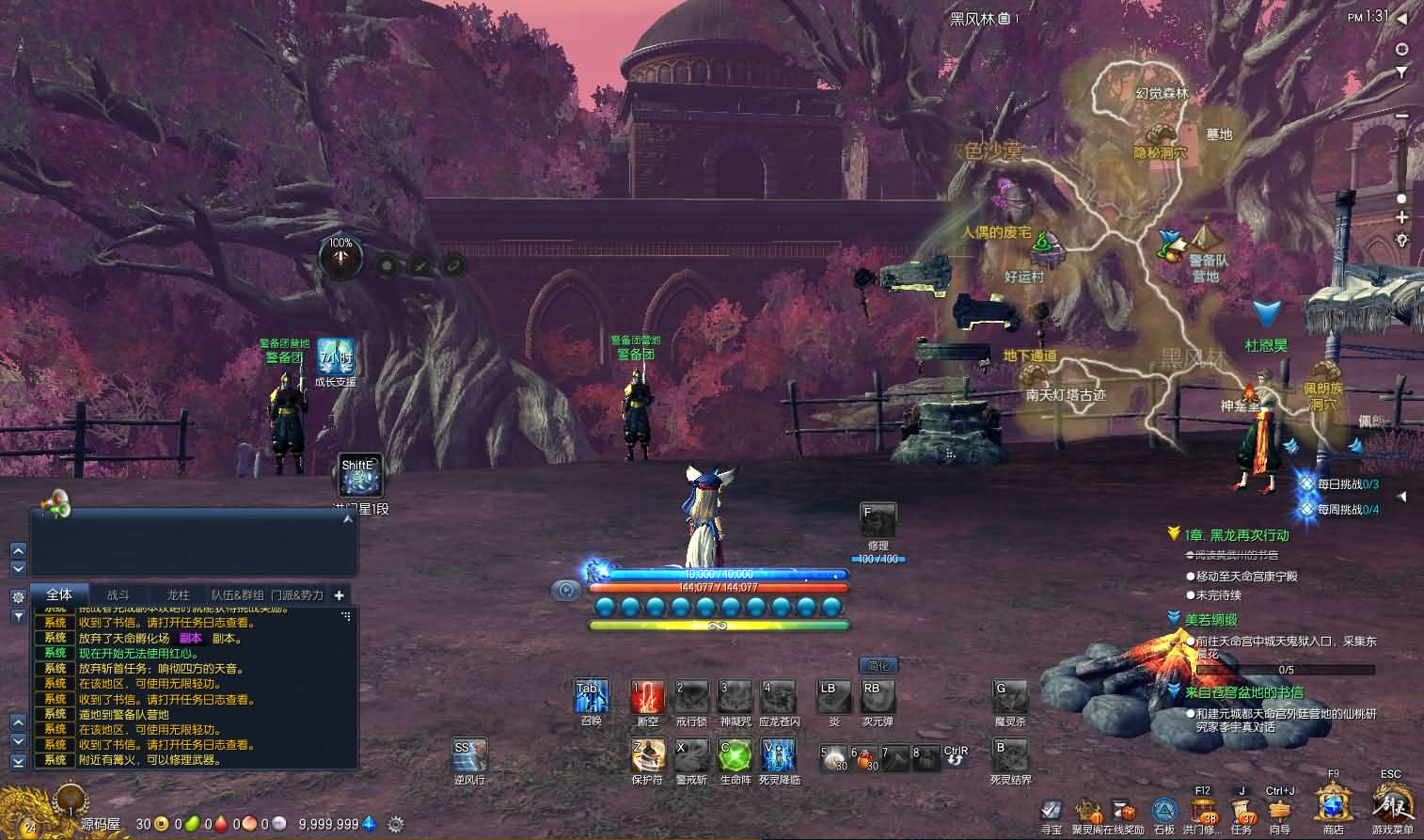Screen dimensions: 1424x840
Task: Click the 简化 simplify button
Action: 878,666
